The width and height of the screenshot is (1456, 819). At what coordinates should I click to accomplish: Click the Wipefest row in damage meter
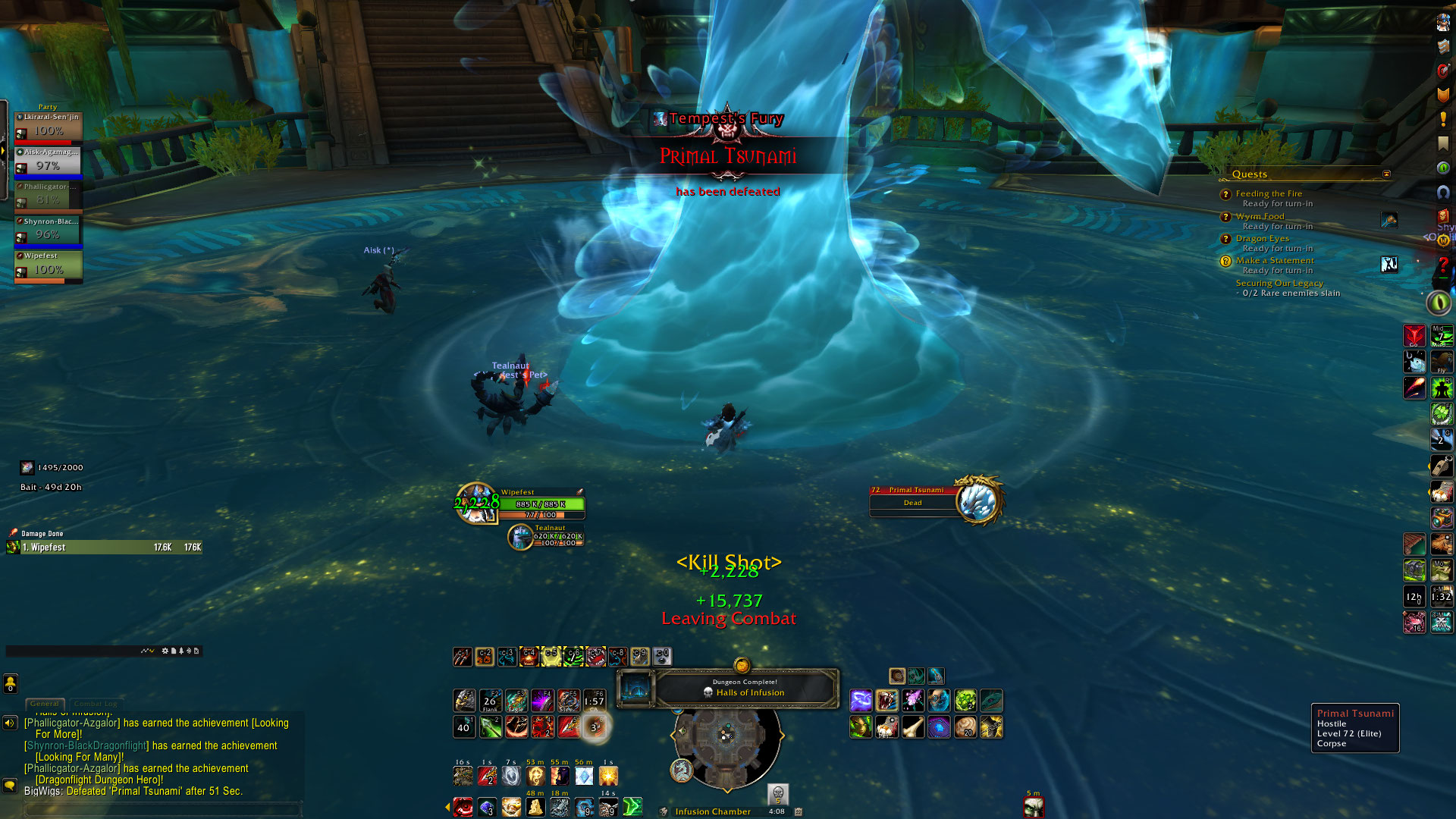click(x=105, y=547)
